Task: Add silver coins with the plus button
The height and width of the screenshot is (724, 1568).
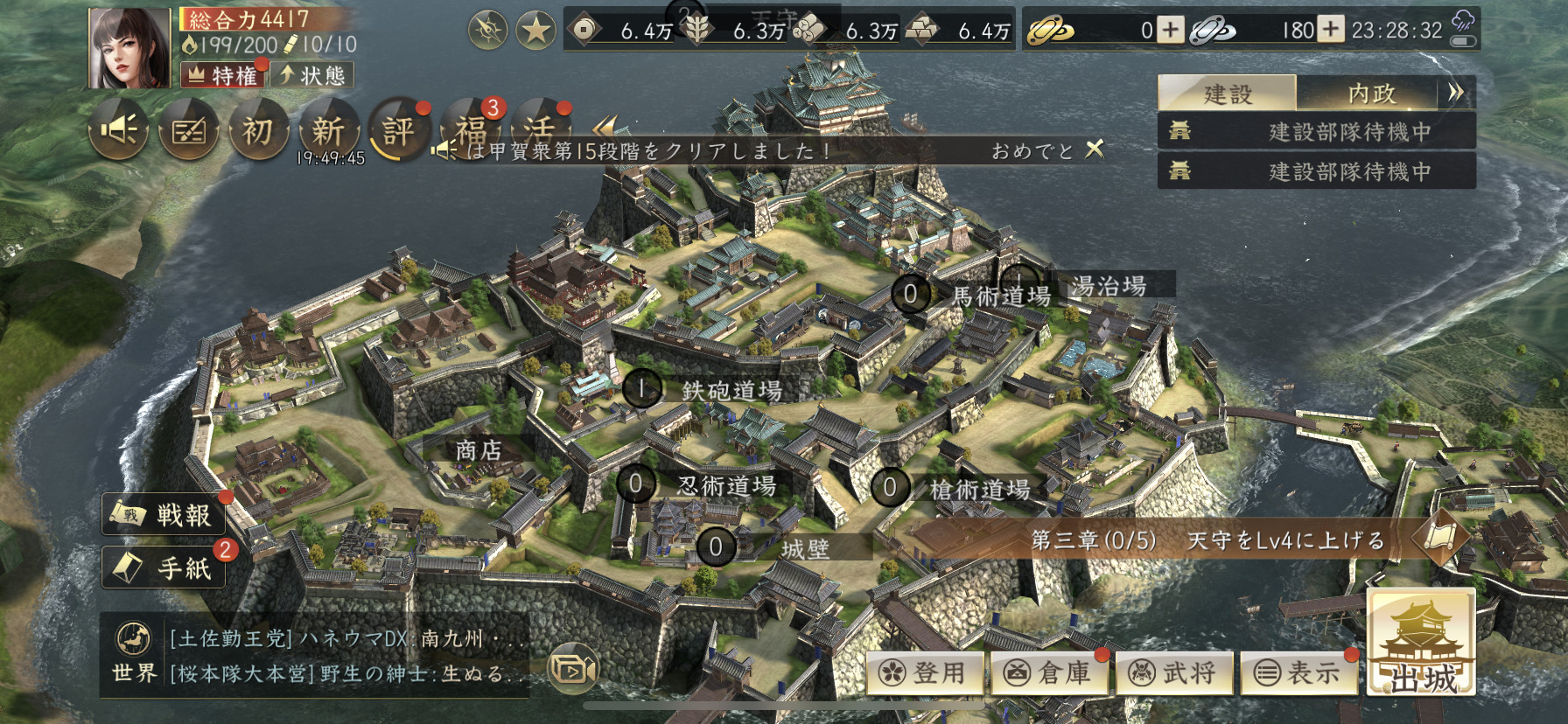Action: point(1331,31)
